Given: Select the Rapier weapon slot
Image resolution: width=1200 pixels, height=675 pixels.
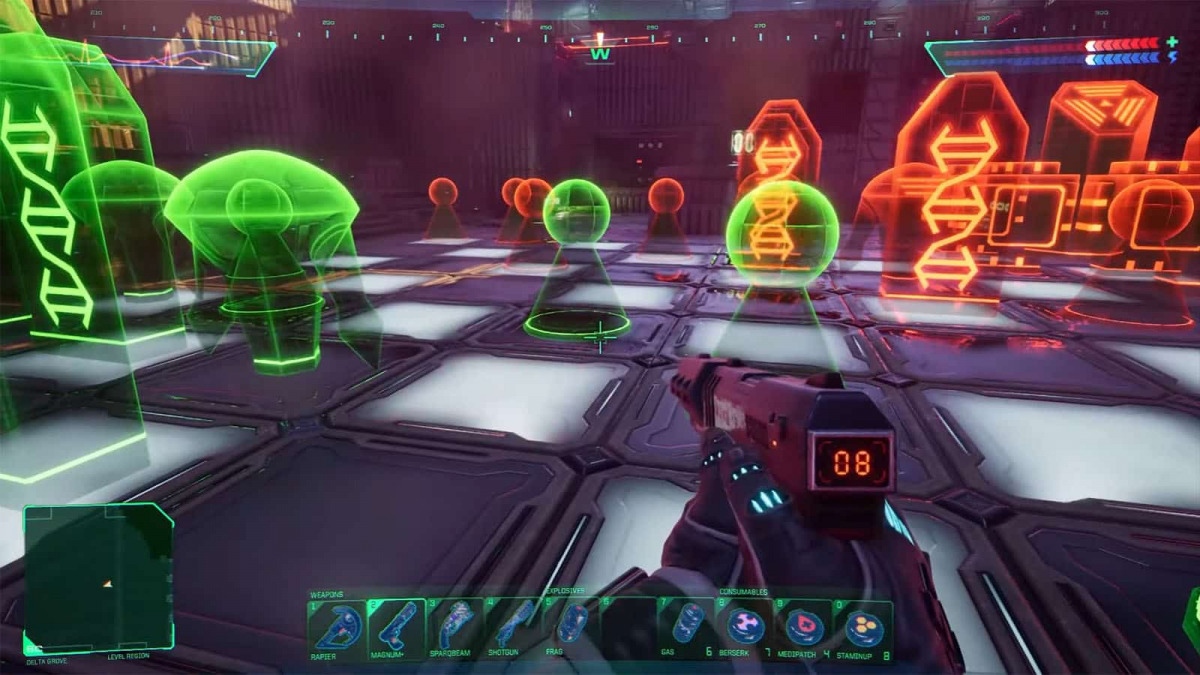Looking at the screenshot, I should (x=337, y=626).
